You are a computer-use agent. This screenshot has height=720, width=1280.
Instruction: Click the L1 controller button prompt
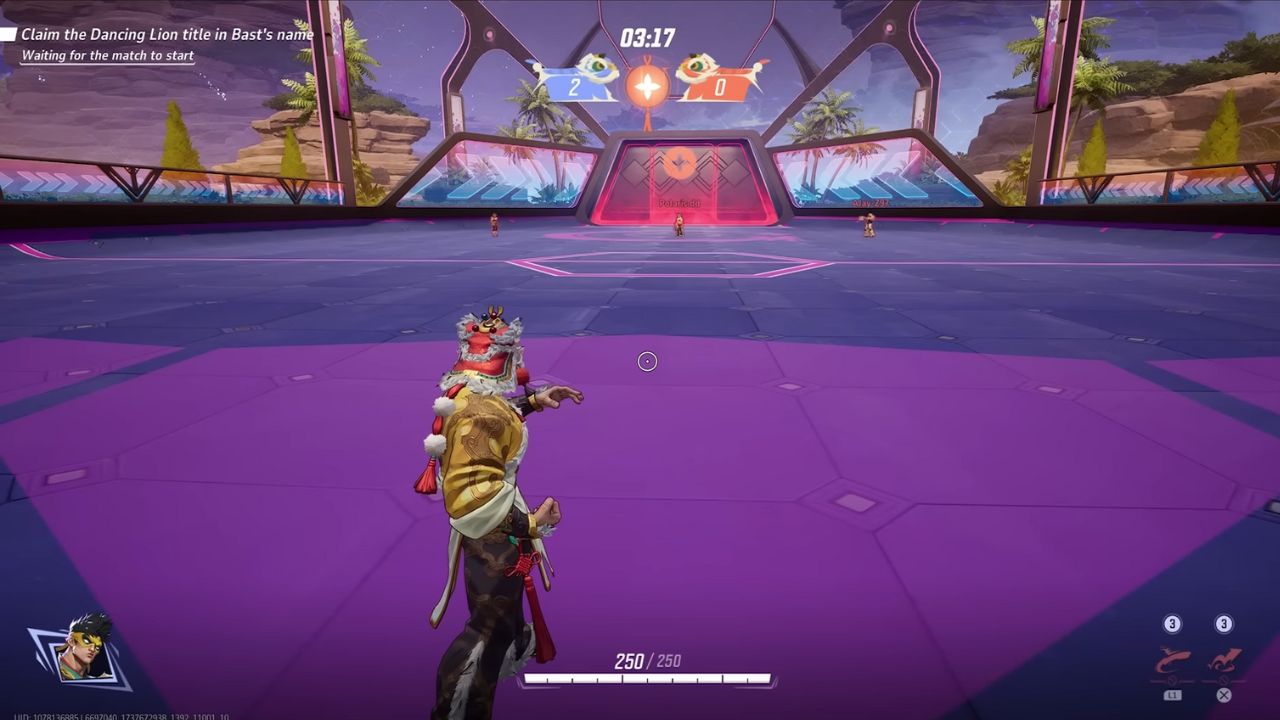click(1173, 693)
